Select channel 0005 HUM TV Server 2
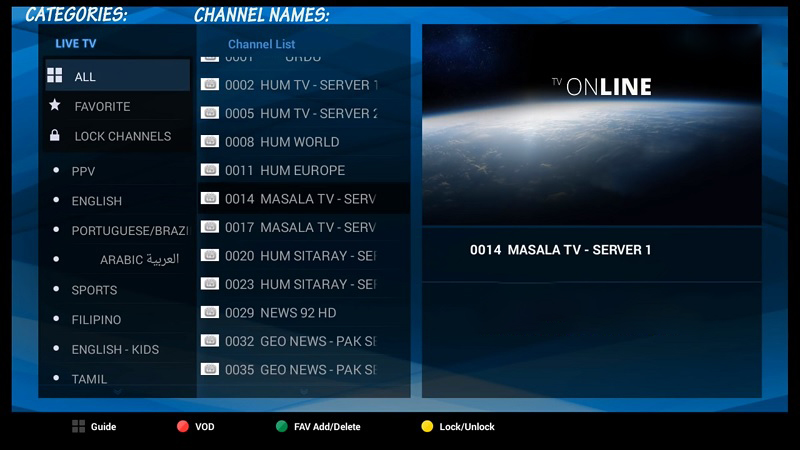Image resolution: width=800 pixels, height=450 pixels. 300,113
